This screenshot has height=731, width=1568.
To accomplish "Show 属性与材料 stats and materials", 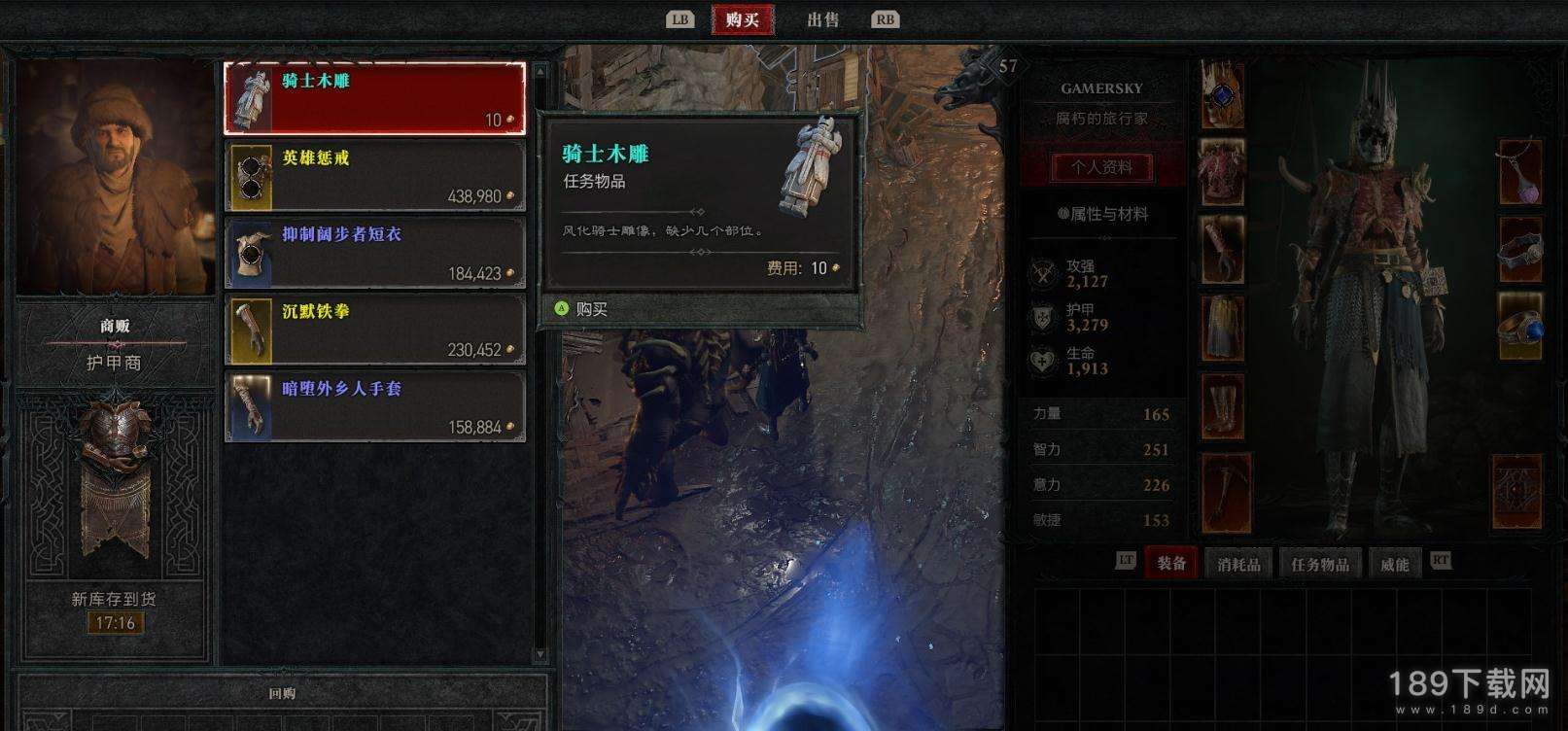I will 1102,214.
